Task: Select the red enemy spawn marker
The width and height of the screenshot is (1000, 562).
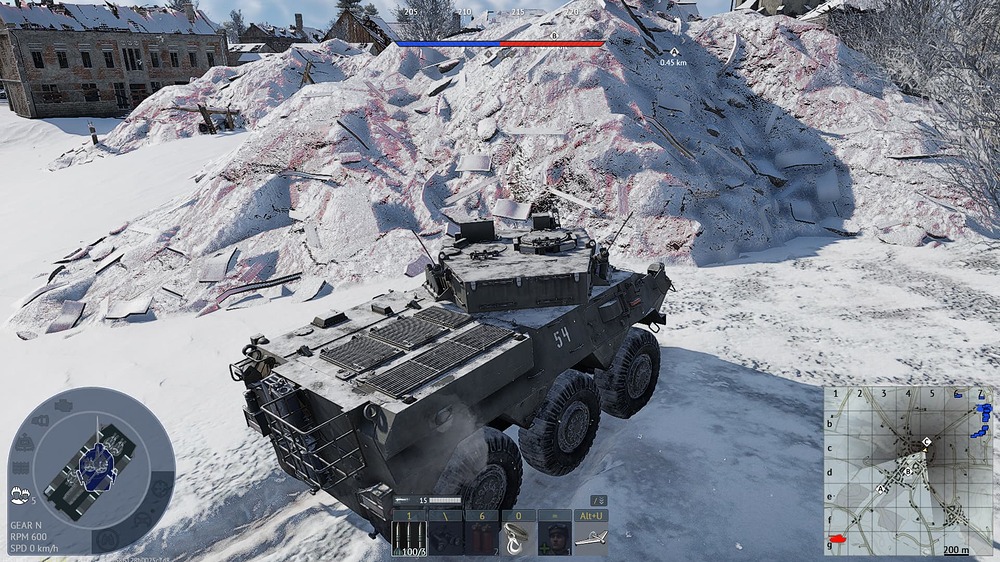Action: [838, 539]
